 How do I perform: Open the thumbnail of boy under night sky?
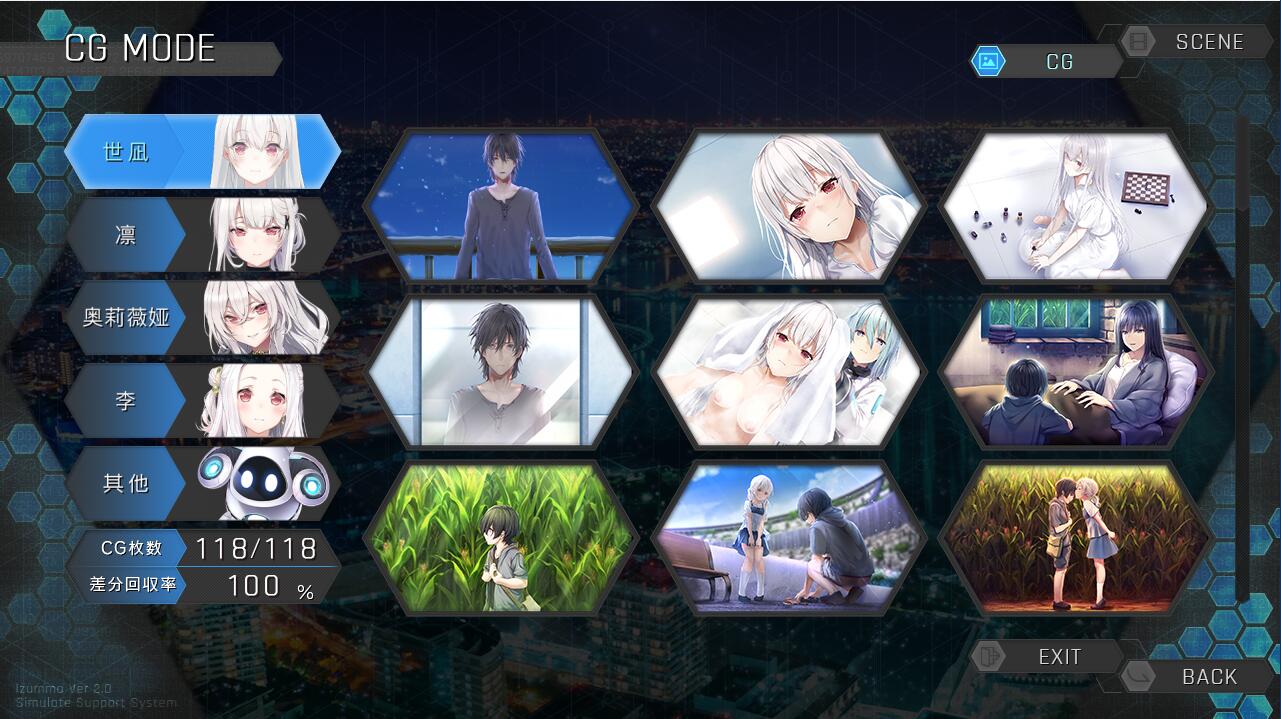pos(502,206)
